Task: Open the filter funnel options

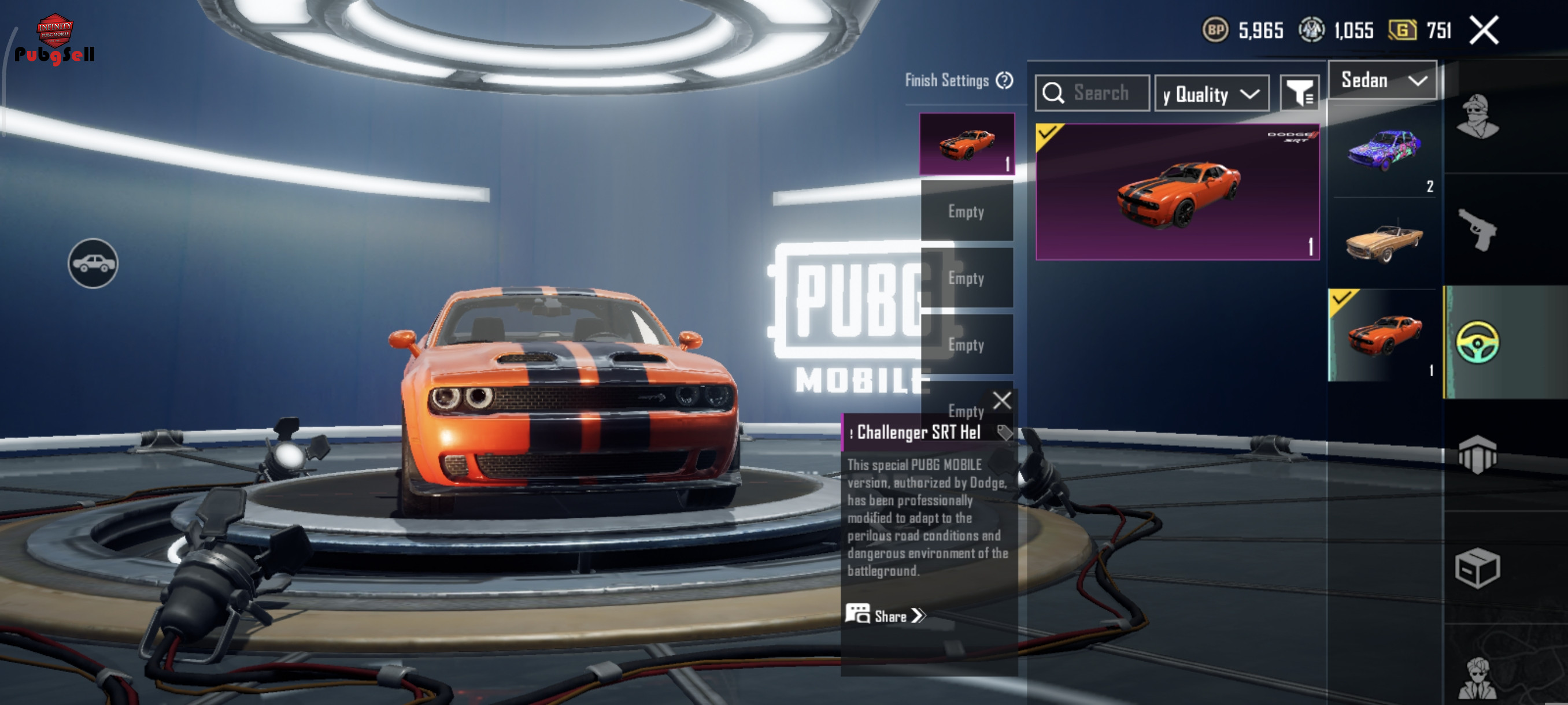Action: pos(1299,93)
